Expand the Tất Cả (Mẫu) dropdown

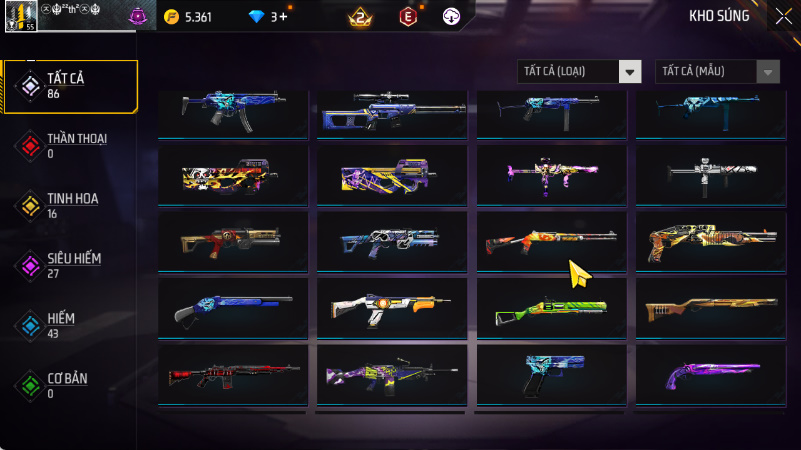pyautogui.click(x=717, y=71)
